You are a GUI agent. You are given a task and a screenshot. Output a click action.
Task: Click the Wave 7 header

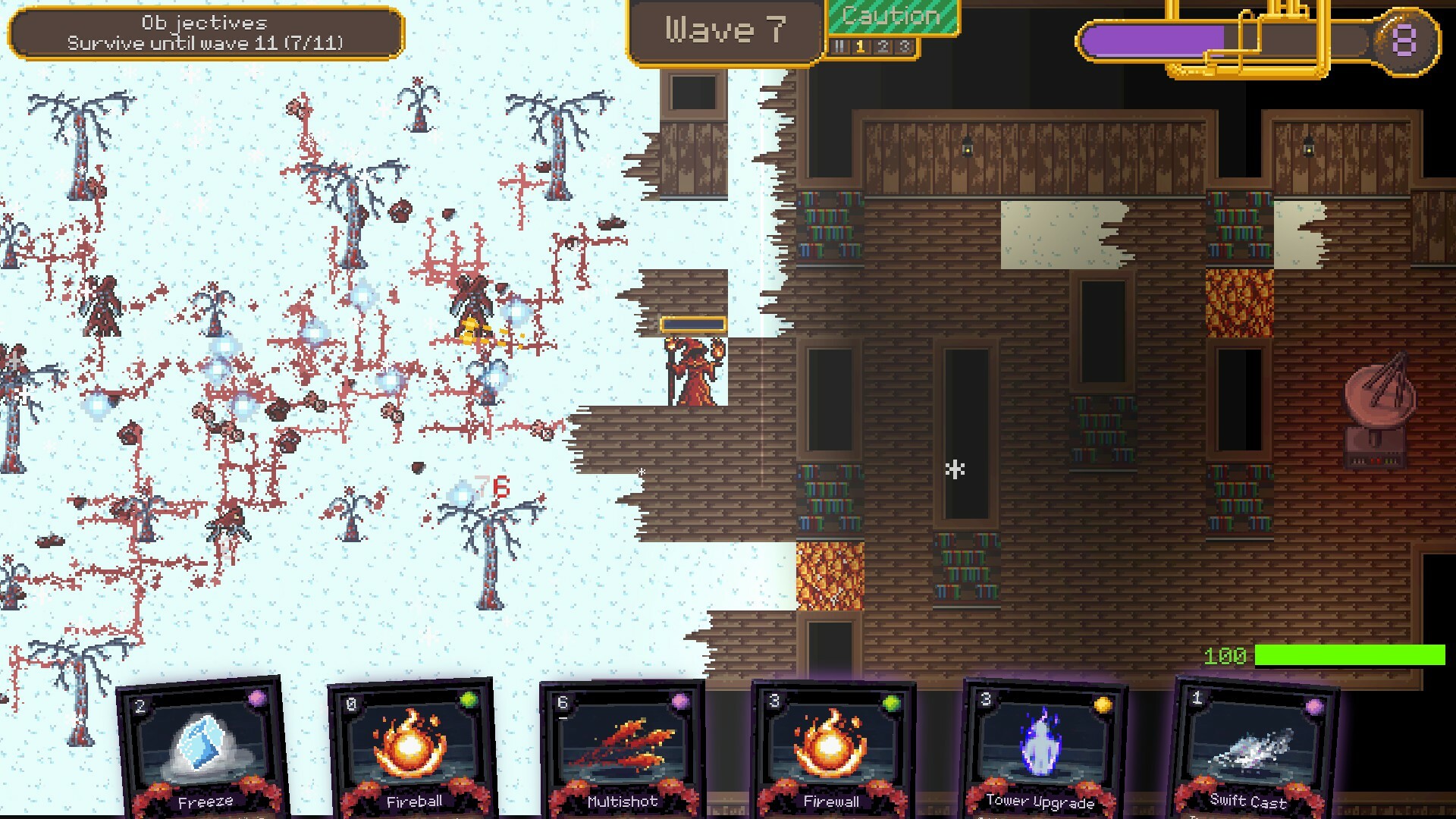point(725,30)
